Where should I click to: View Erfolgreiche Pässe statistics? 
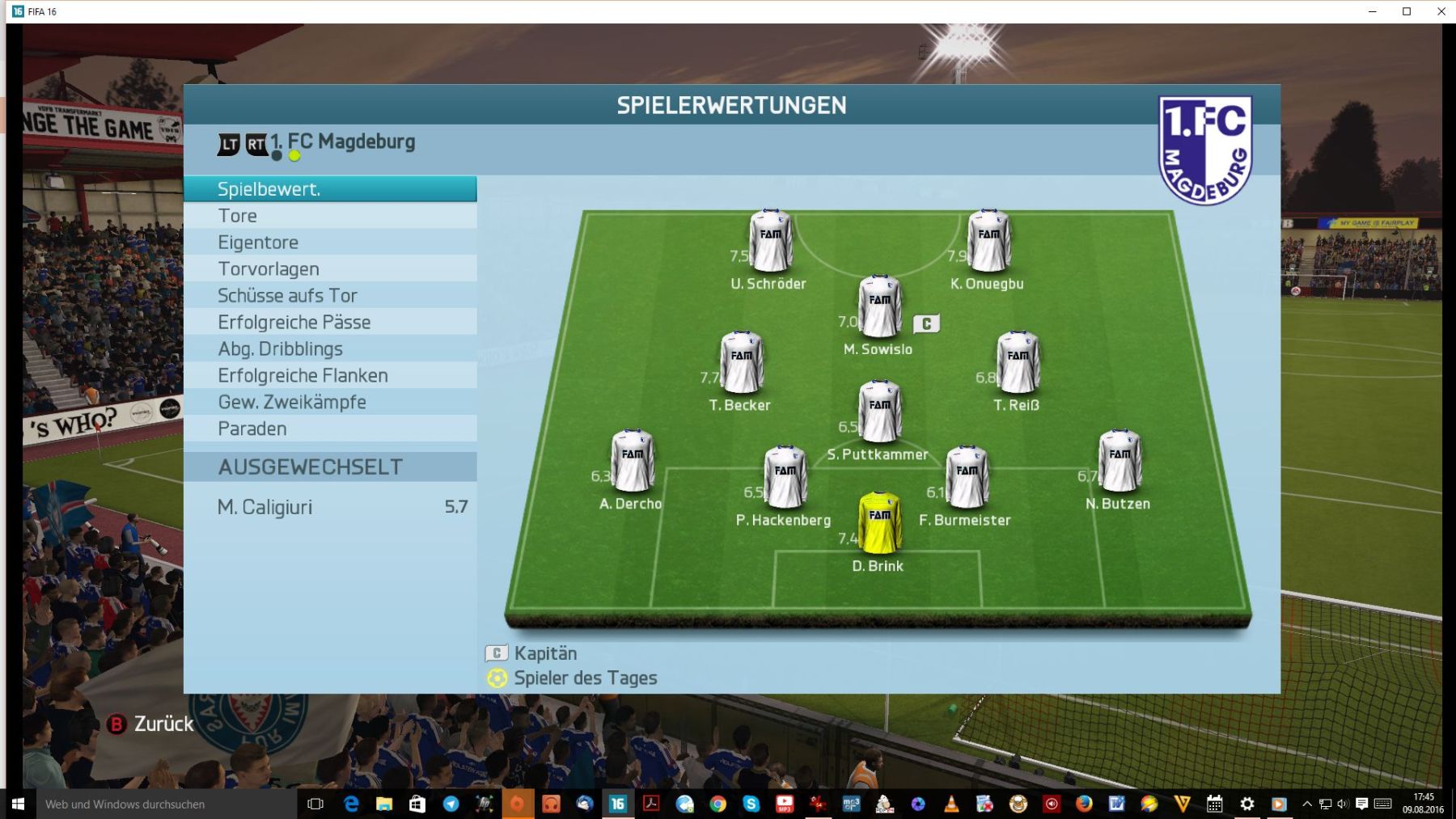tap(329, 323)
